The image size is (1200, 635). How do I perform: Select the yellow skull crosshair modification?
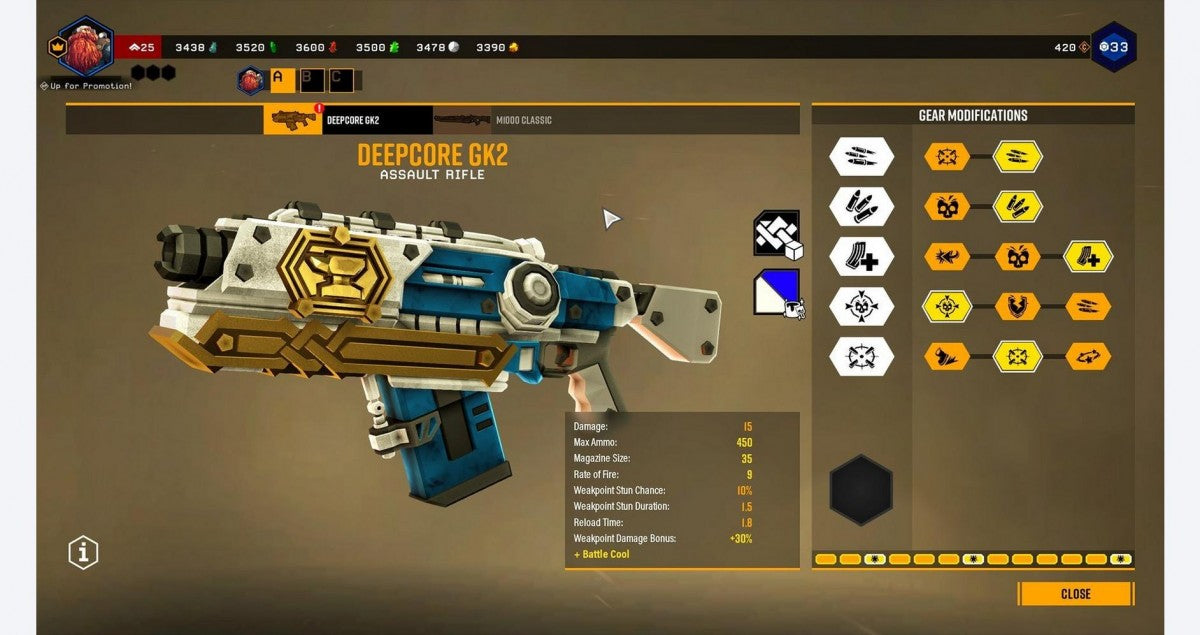tap(946, 306)
